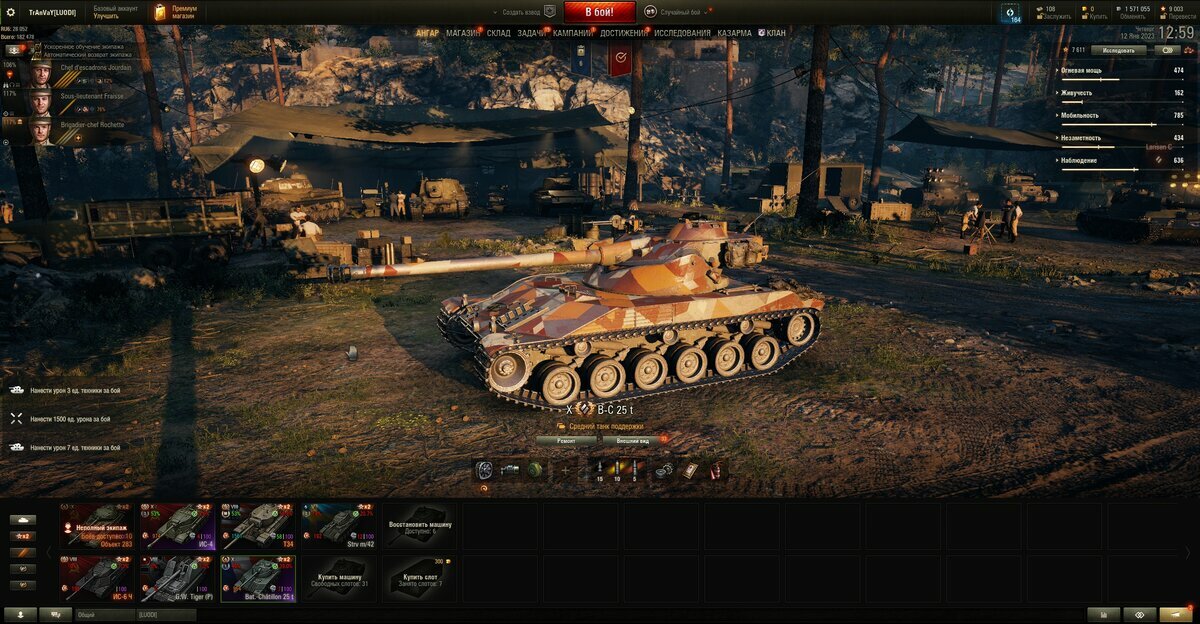The image size is (1200, 624).
Task: Open the «Премиум магазин»
Action: (x=176, y=12)
